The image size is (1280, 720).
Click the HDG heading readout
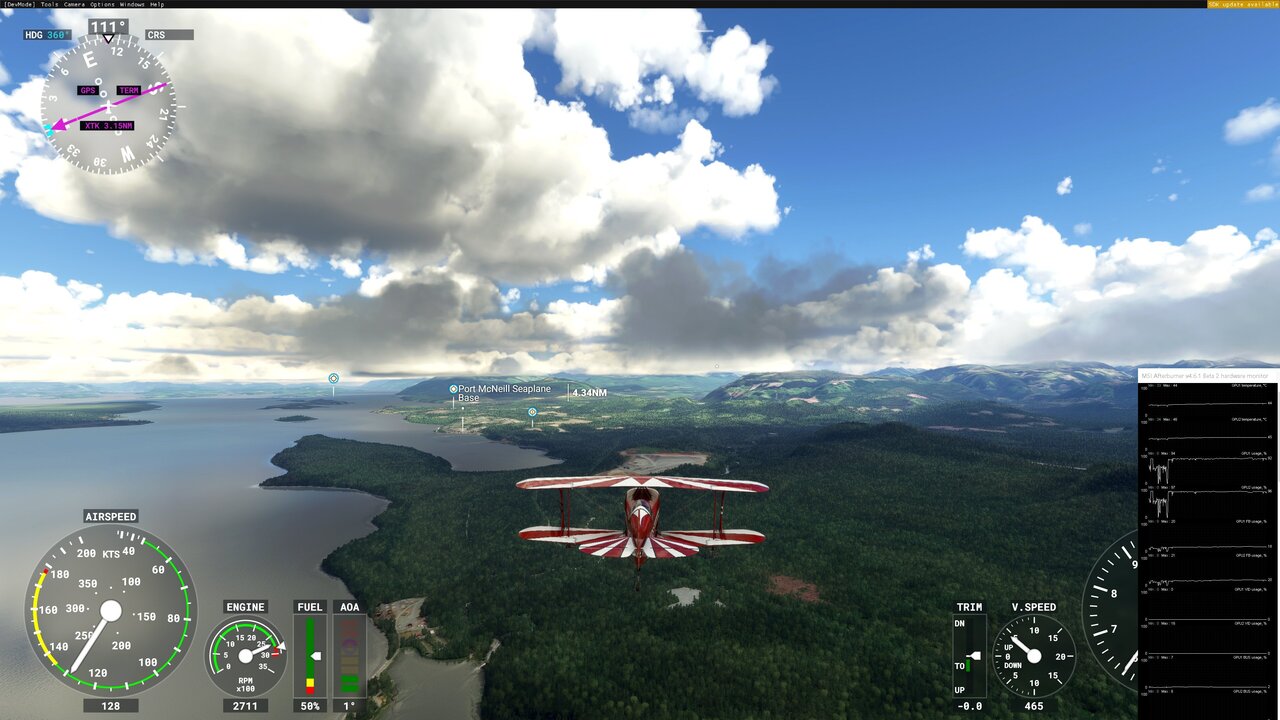click(47, 35)
